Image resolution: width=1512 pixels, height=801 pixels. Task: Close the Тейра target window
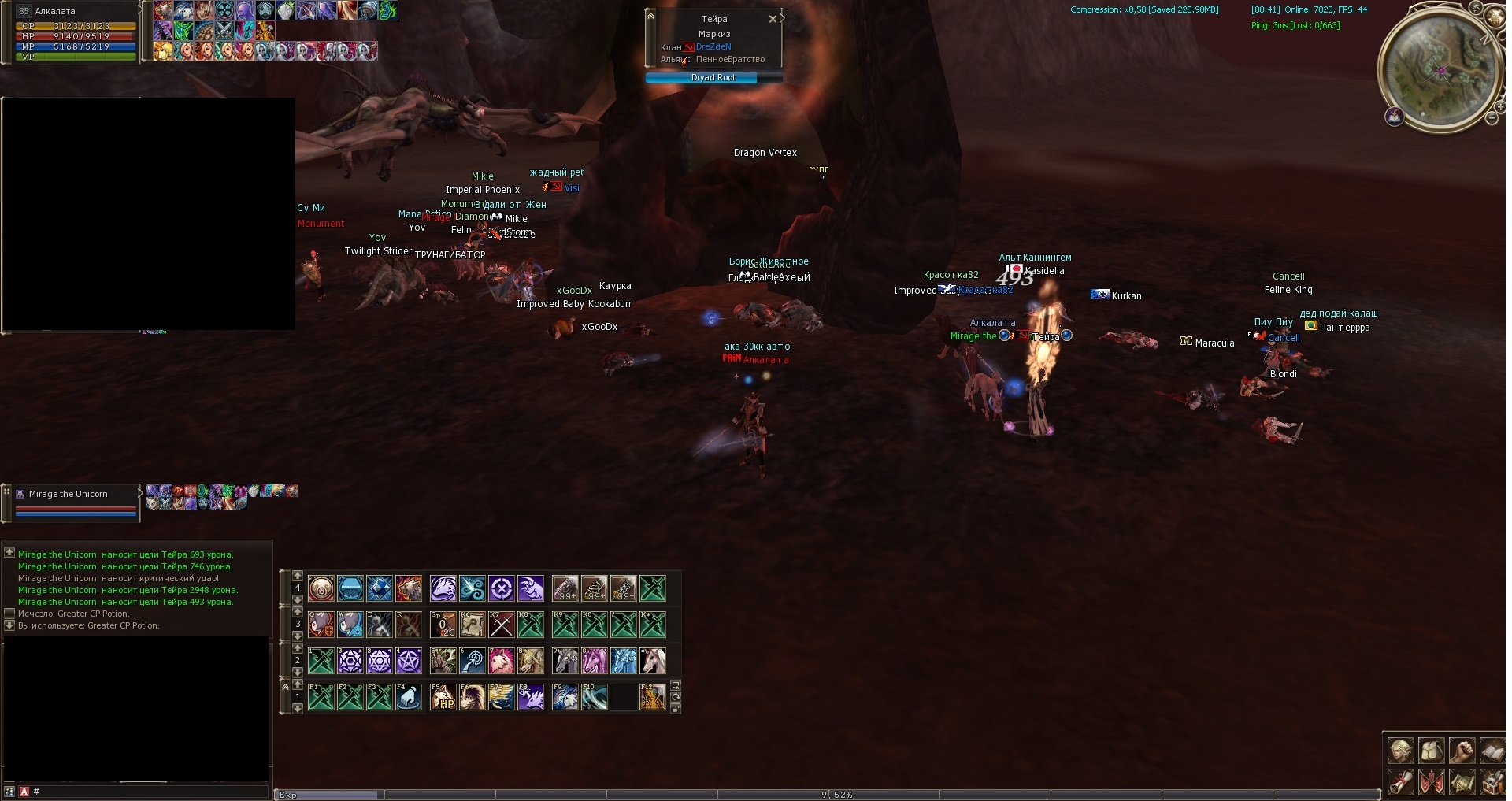[773, 19]
